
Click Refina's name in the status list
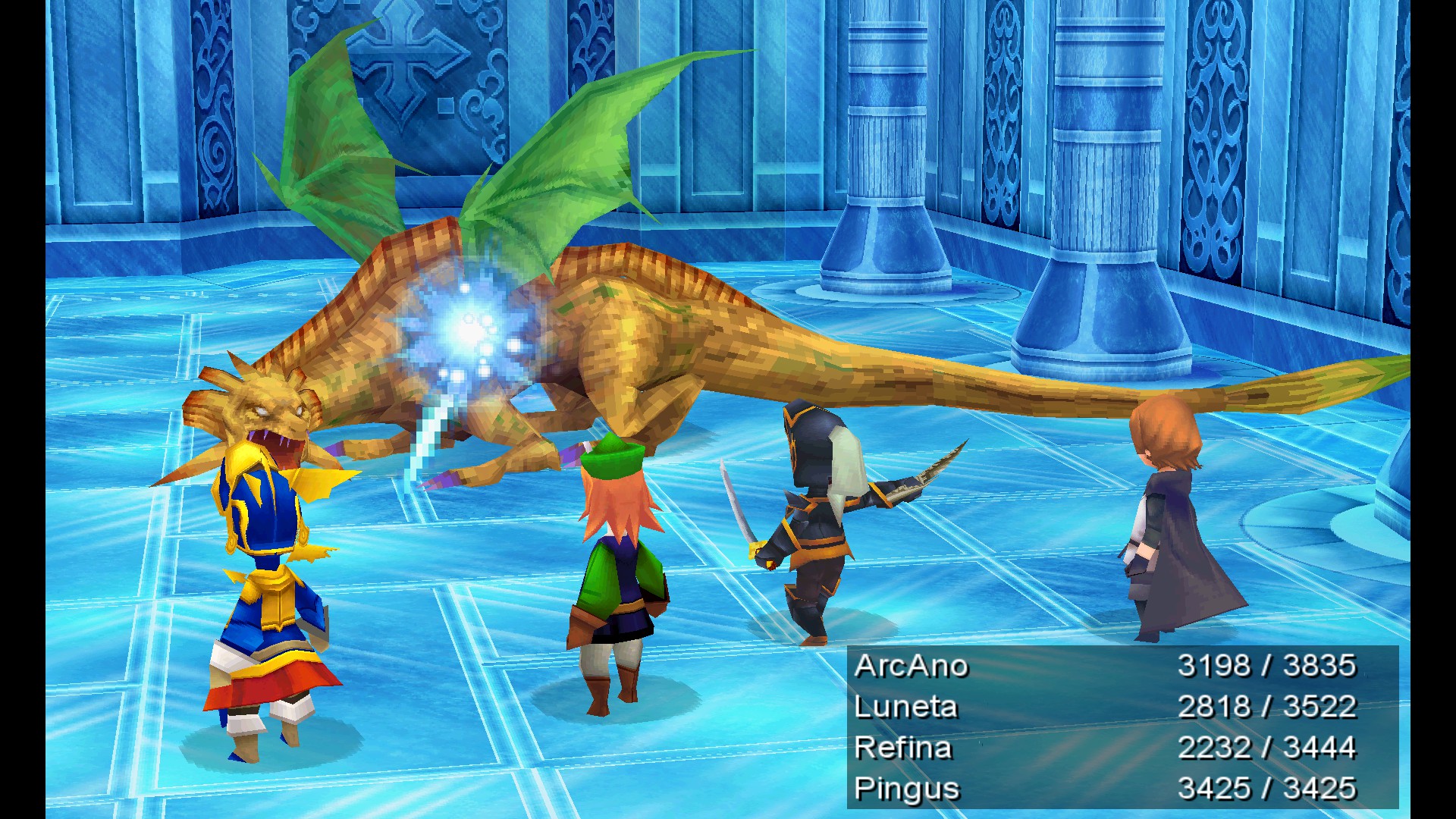click(x=902, y=747)
